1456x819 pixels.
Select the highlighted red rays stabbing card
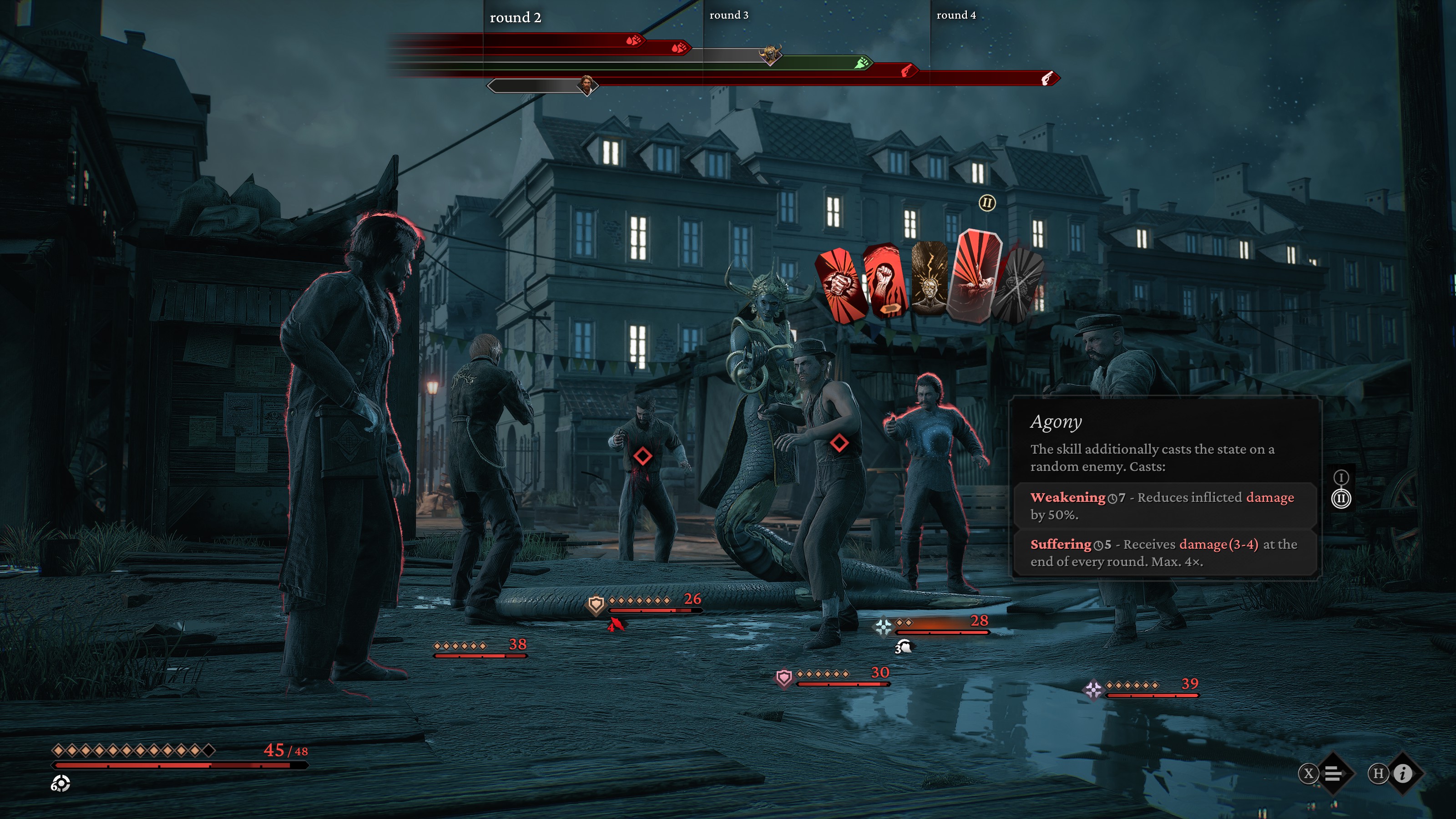click(976, 276)
